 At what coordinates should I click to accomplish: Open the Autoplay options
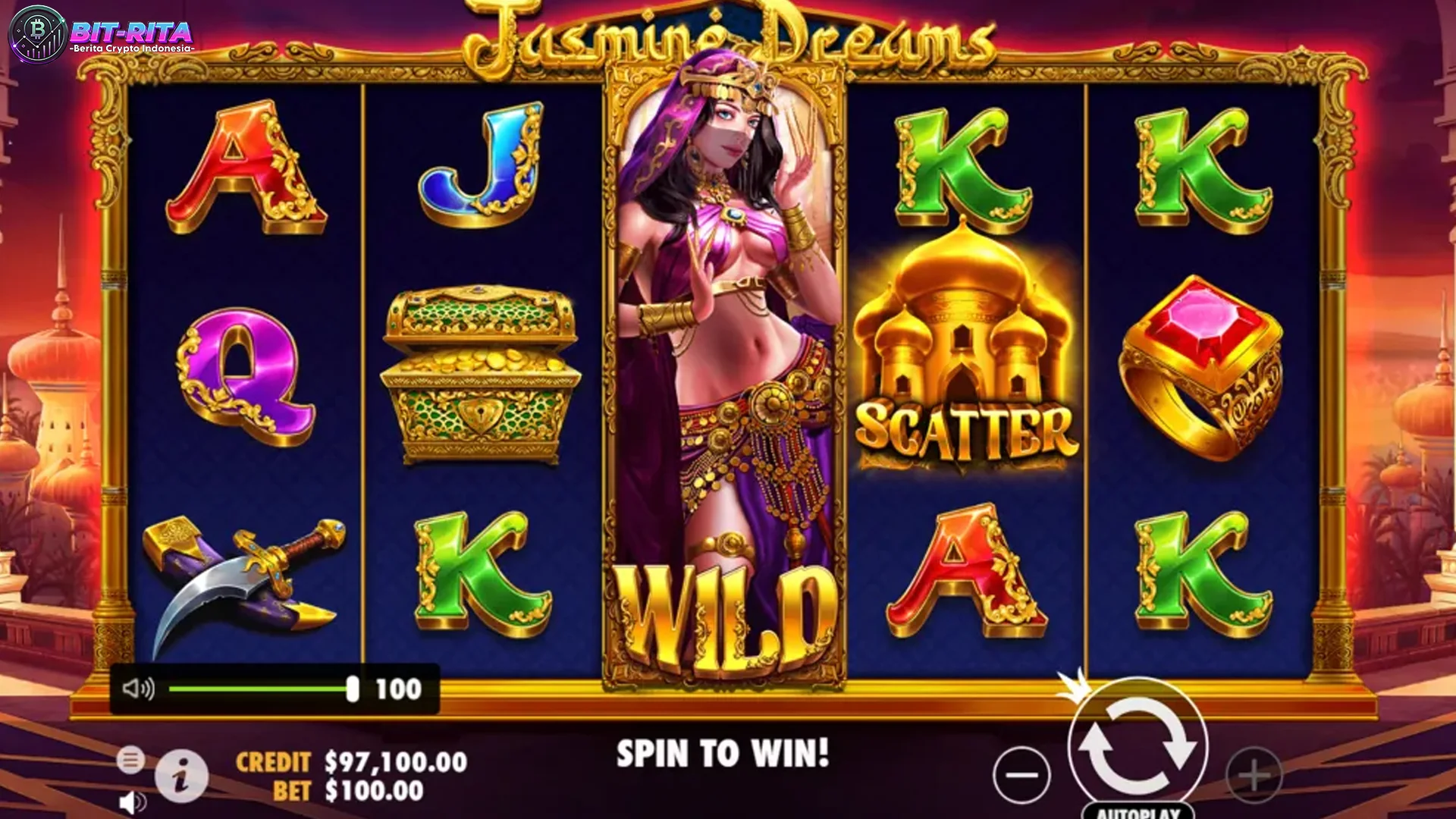1138,811
